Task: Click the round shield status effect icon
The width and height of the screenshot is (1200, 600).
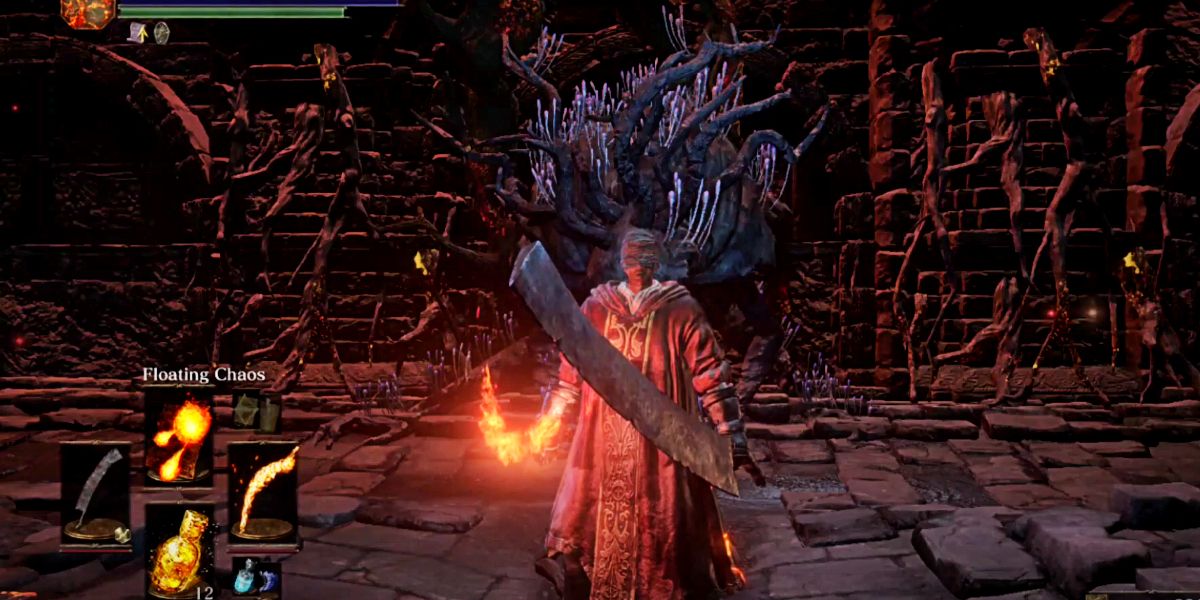Action: pyautogui.click(x=161, y=32)
